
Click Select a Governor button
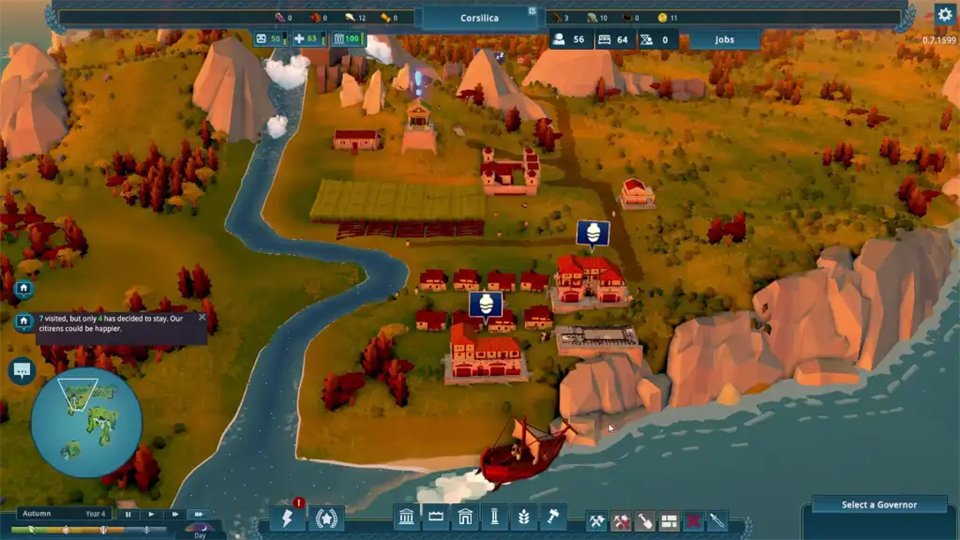(879, 505)
